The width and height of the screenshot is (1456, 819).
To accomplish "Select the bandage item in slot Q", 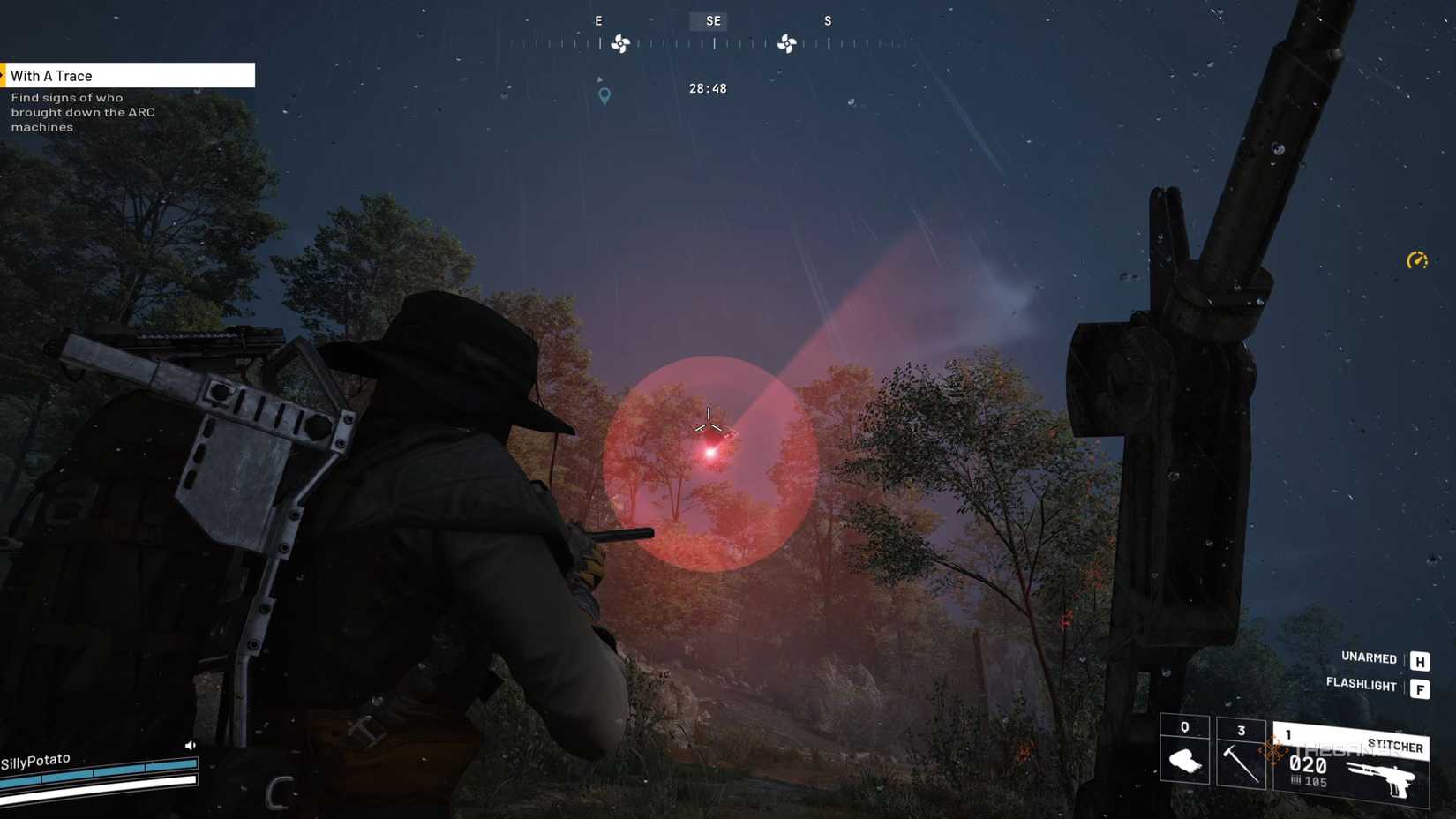I will 1183,756.
